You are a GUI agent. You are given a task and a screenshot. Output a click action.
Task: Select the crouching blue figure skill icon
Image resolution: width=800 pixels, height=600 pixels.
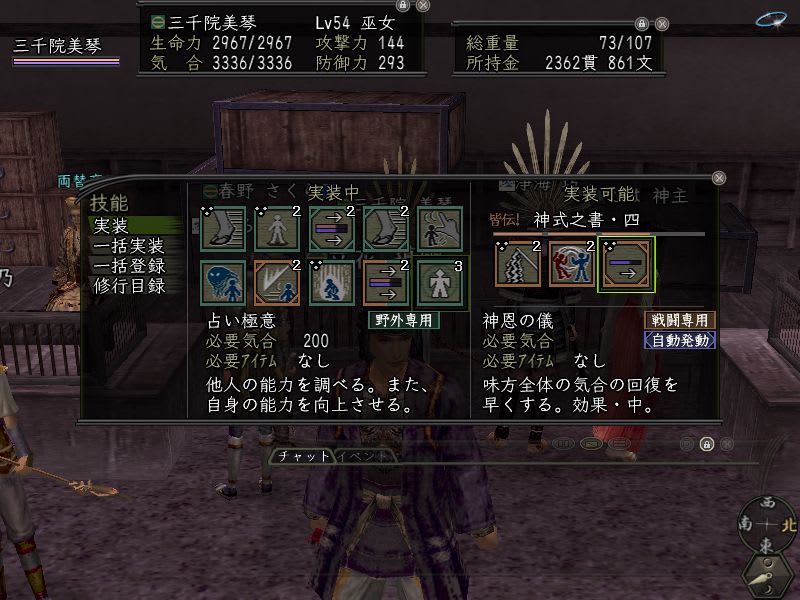(331, 283)
